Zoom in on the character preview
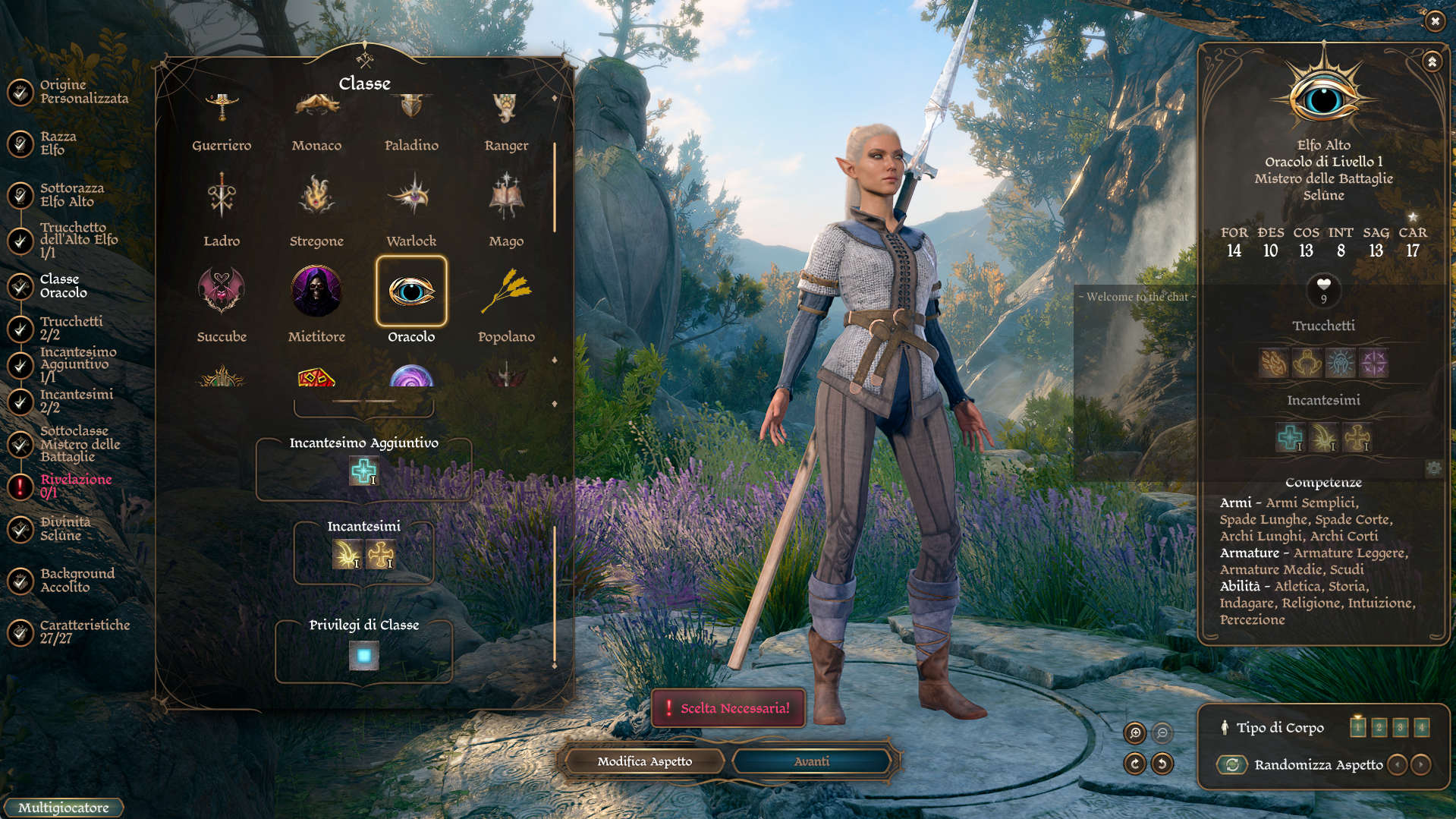The image size is (1456, 819). tap(1135, 732)
